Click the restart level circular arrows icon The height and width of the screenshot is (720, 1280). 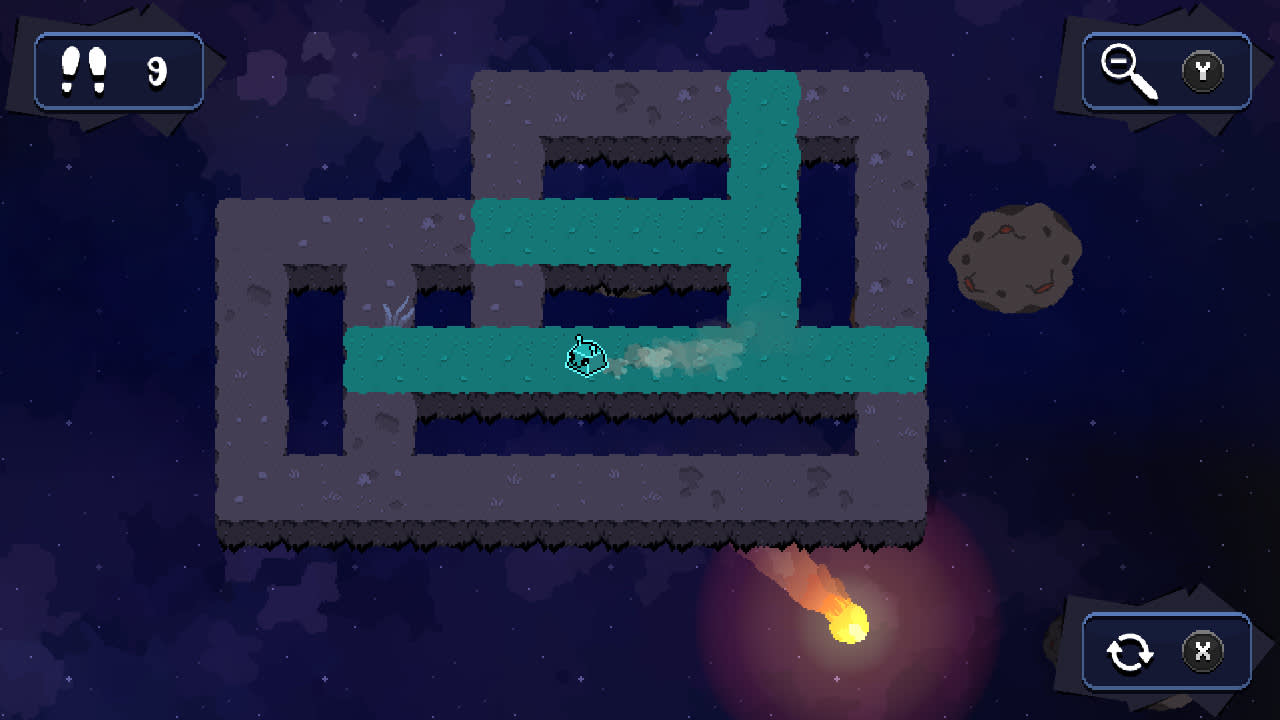tap(1132, 651)
